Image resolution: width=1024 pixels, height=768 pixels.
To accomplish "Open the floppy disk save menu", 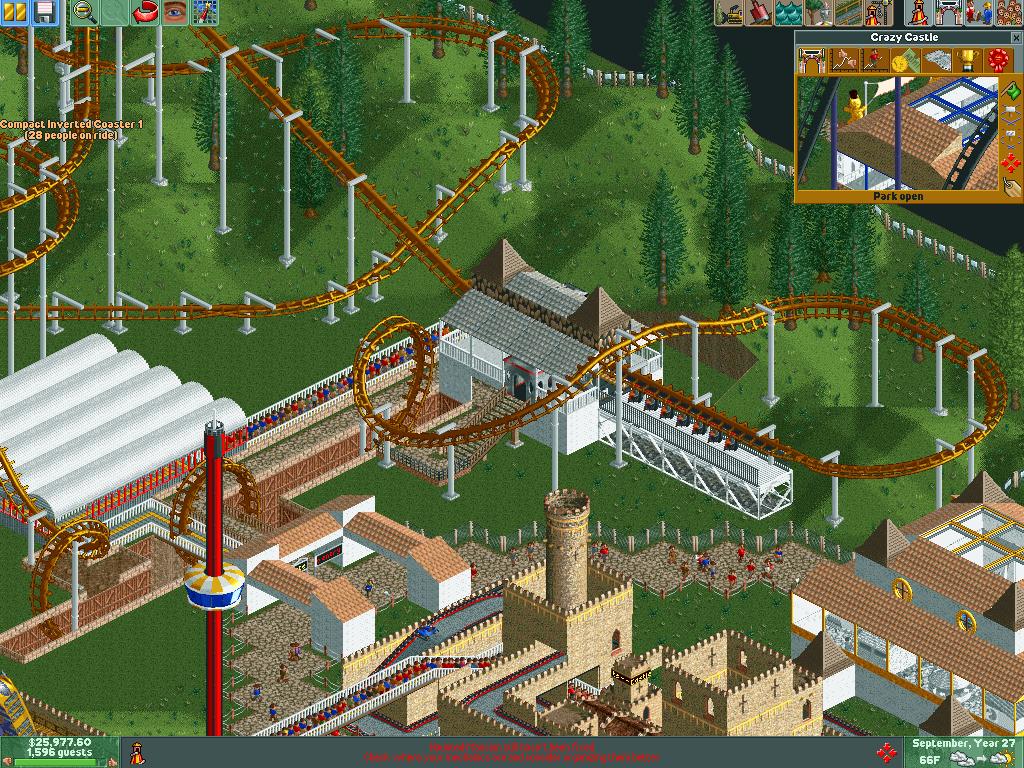I will pos(44,12).
